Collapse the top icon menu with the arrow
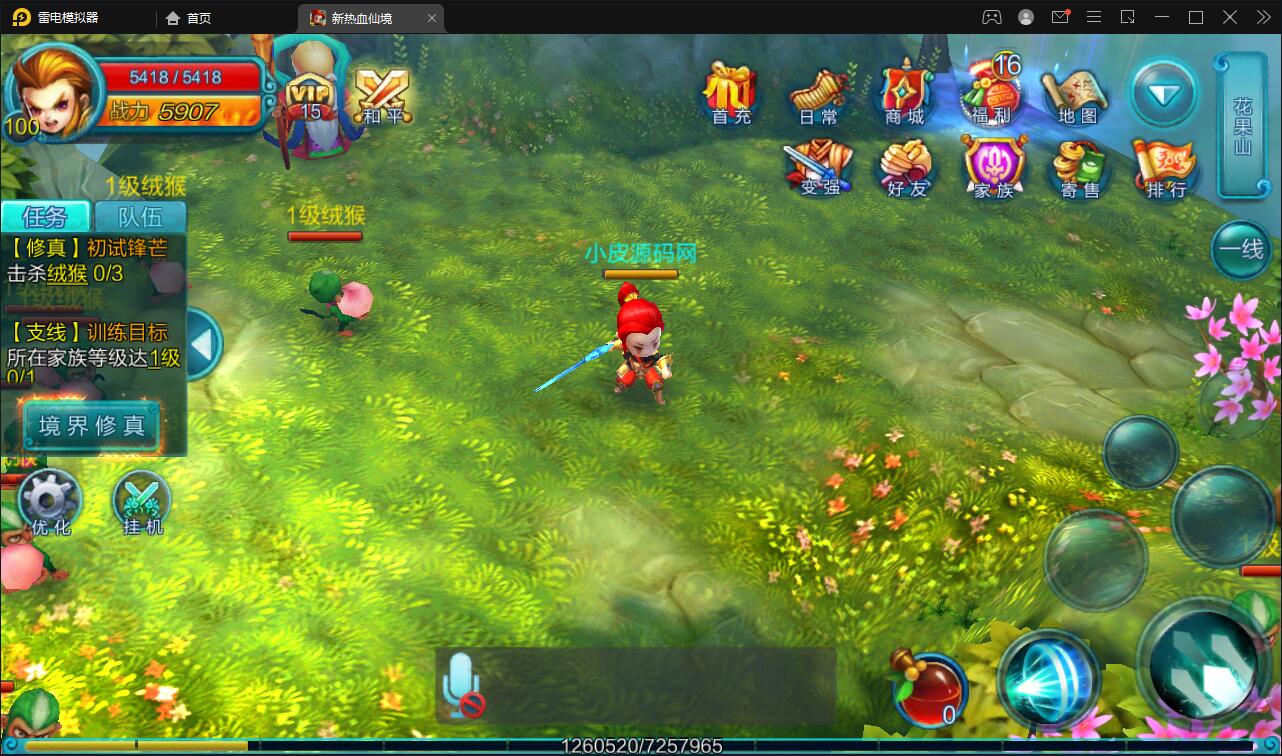The height and width of the screenshot is (756, 1282). (x=1164, y=94)
